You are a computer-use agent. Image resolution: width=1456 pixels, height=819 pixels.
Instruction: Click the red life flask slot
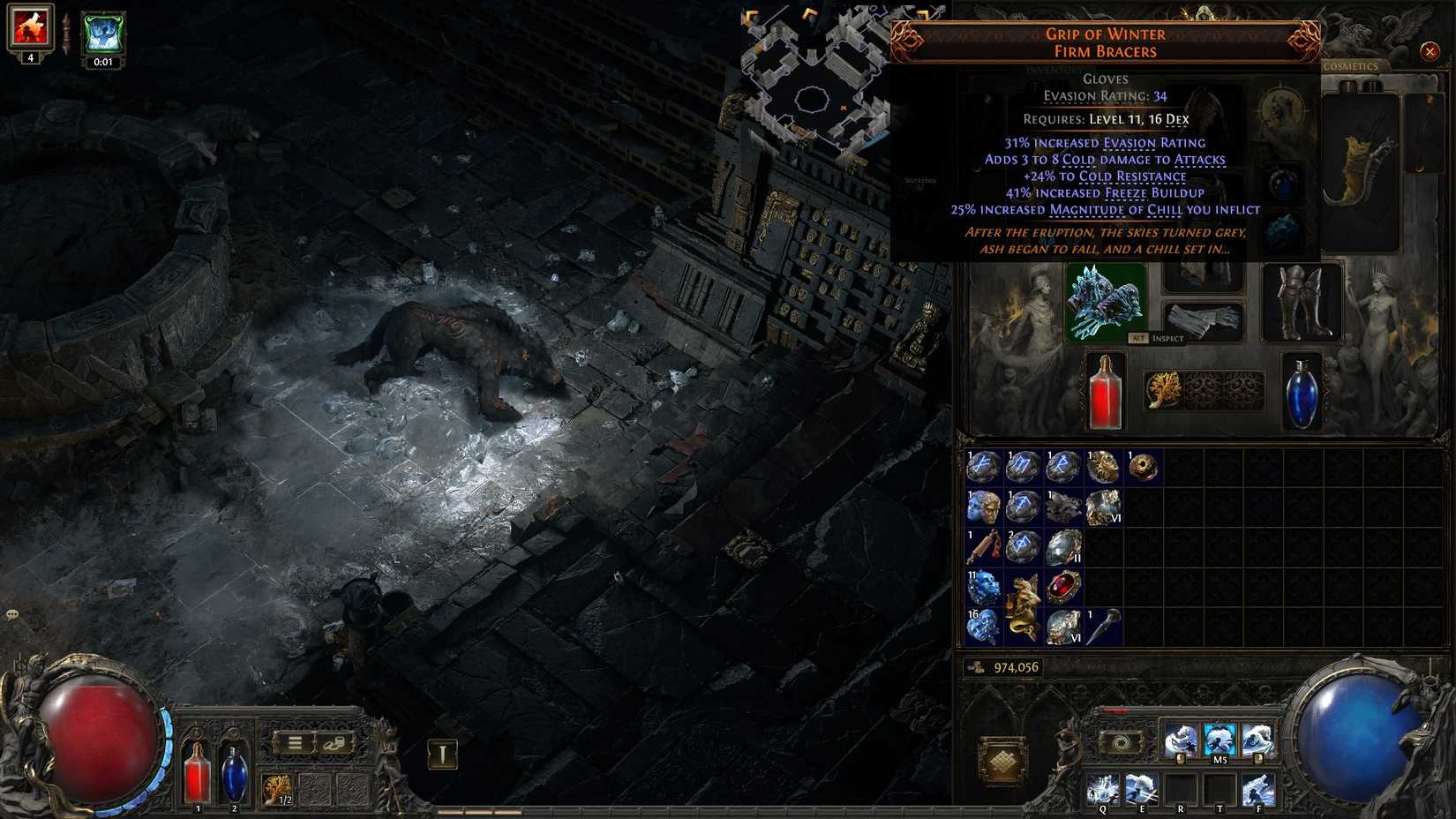(x=1106, y=393)
